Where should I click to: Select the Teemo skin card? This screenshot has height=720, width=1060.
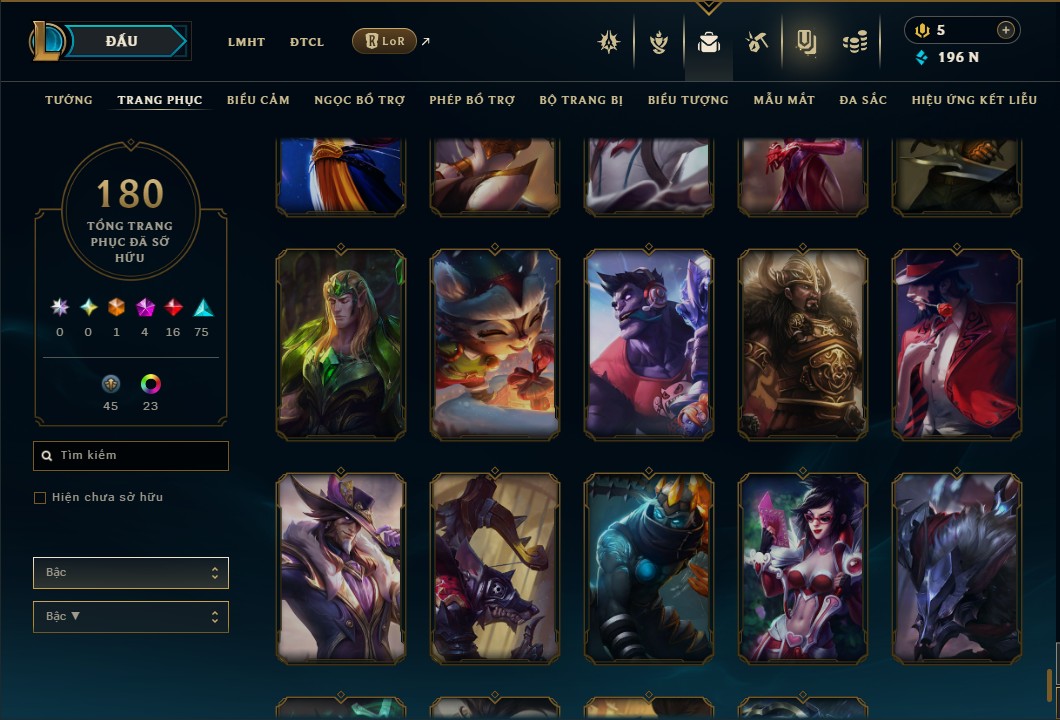click(495, 345)
